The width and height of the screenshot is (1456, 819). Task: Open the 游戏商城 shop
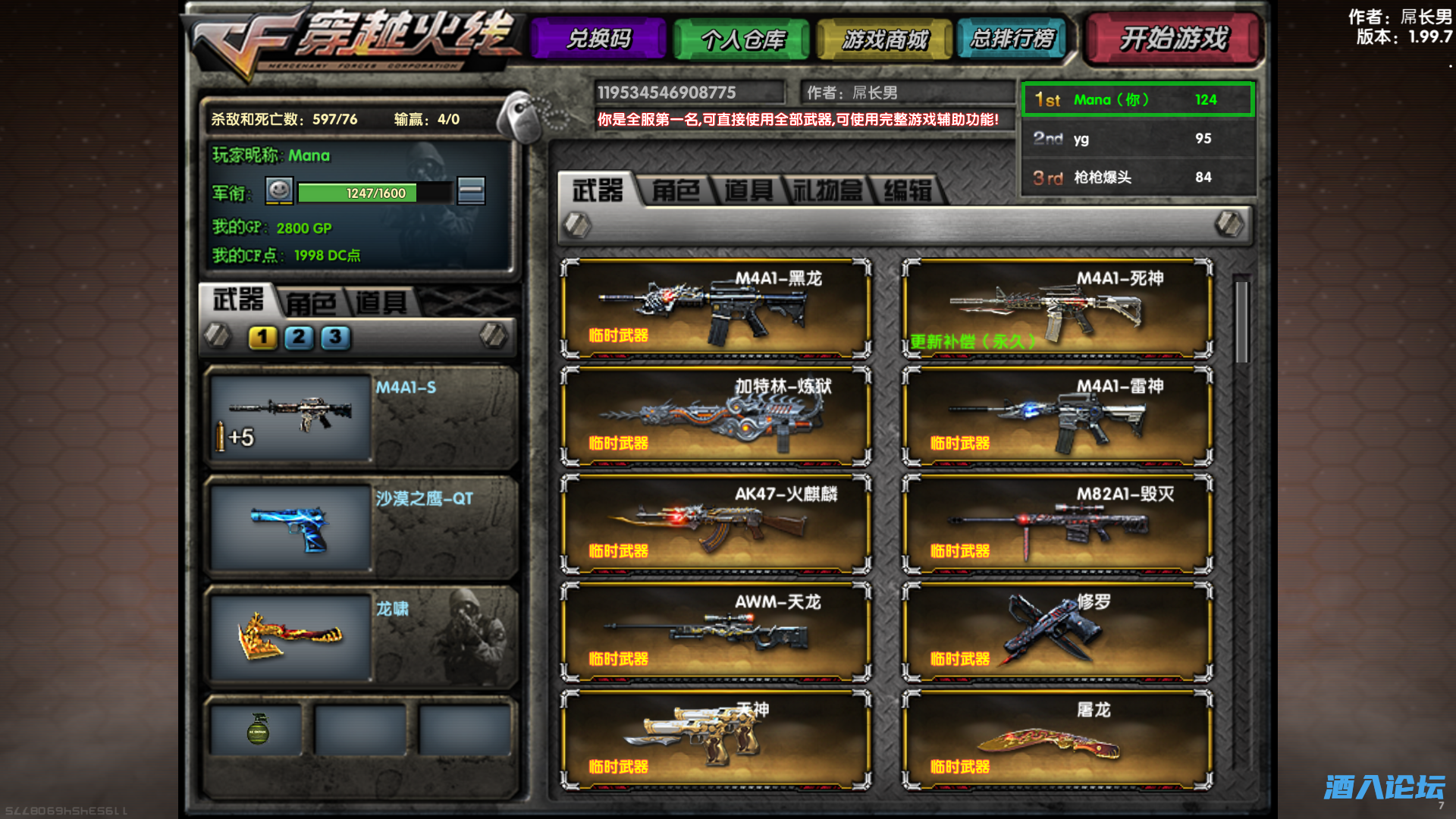[x=884, y=39]
